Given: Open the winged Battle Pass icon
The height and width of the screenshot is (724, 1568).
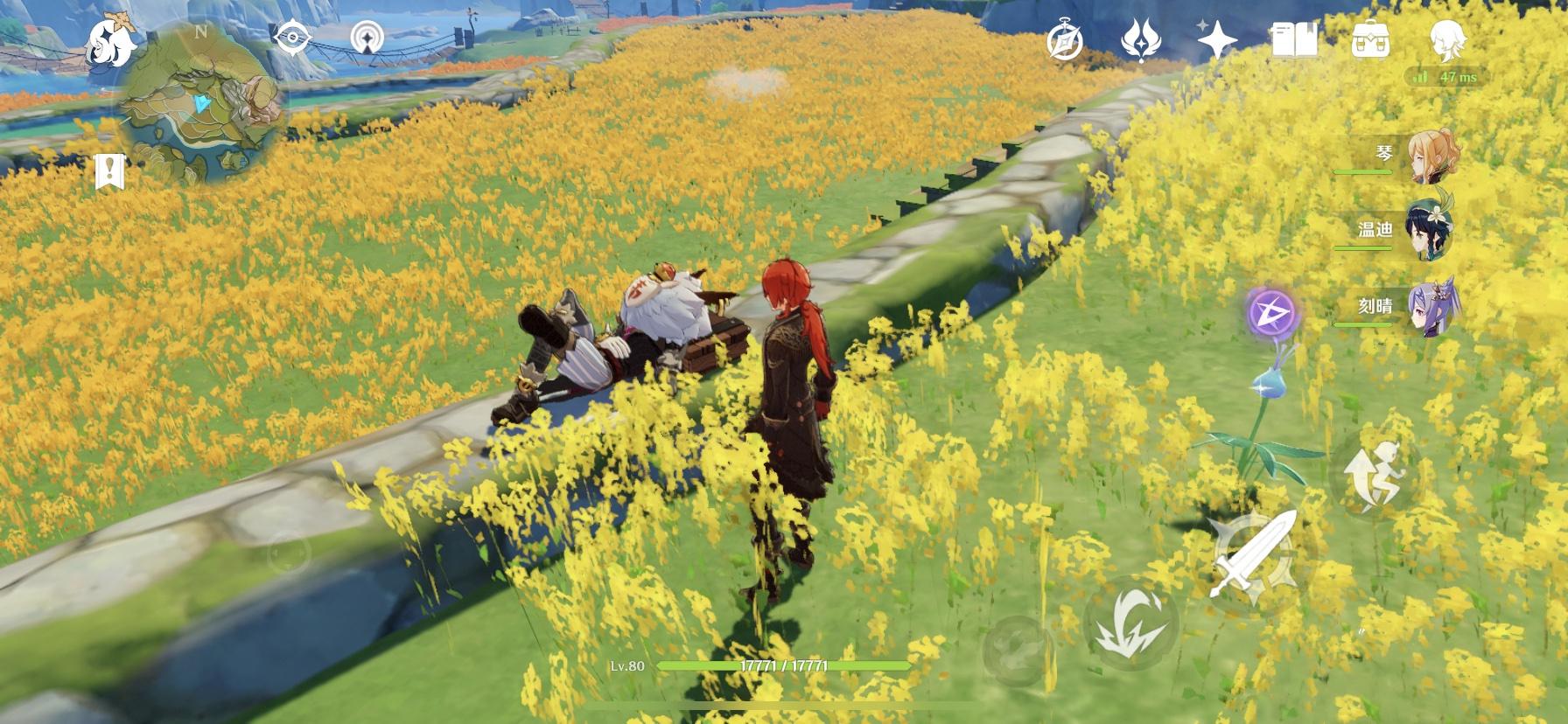Looking at the screenshot, I should pyautogui.click(x=1140, y=40).
